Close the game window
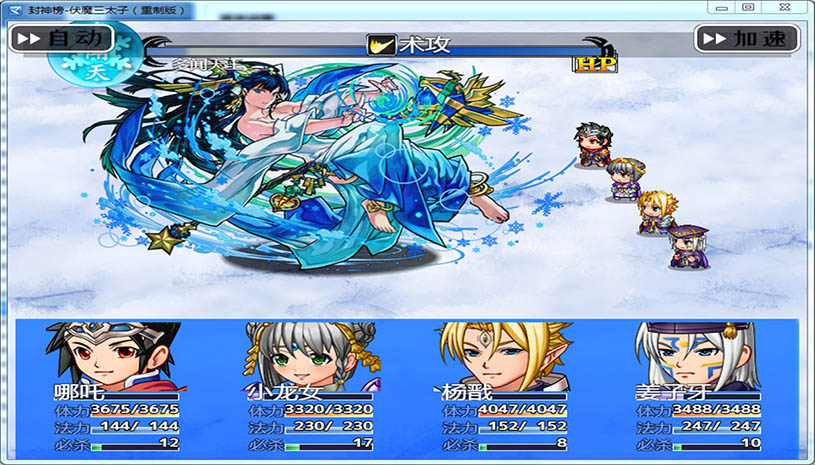815x465 pixels. [784, 7]
